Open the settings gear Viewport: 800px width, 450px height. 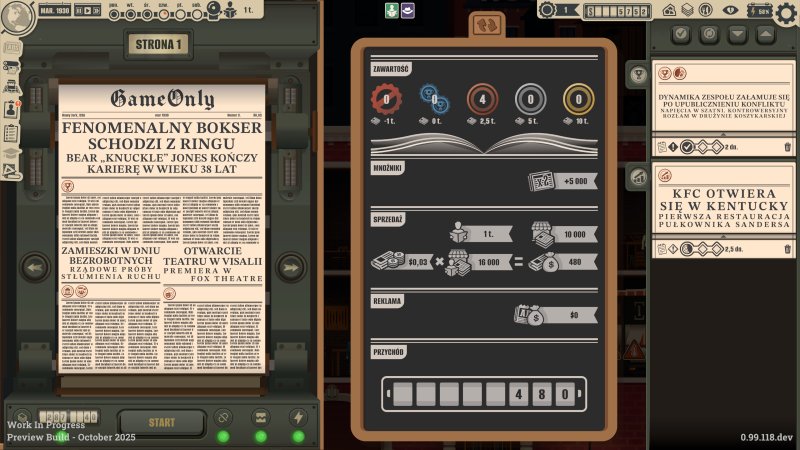[786, 12]
